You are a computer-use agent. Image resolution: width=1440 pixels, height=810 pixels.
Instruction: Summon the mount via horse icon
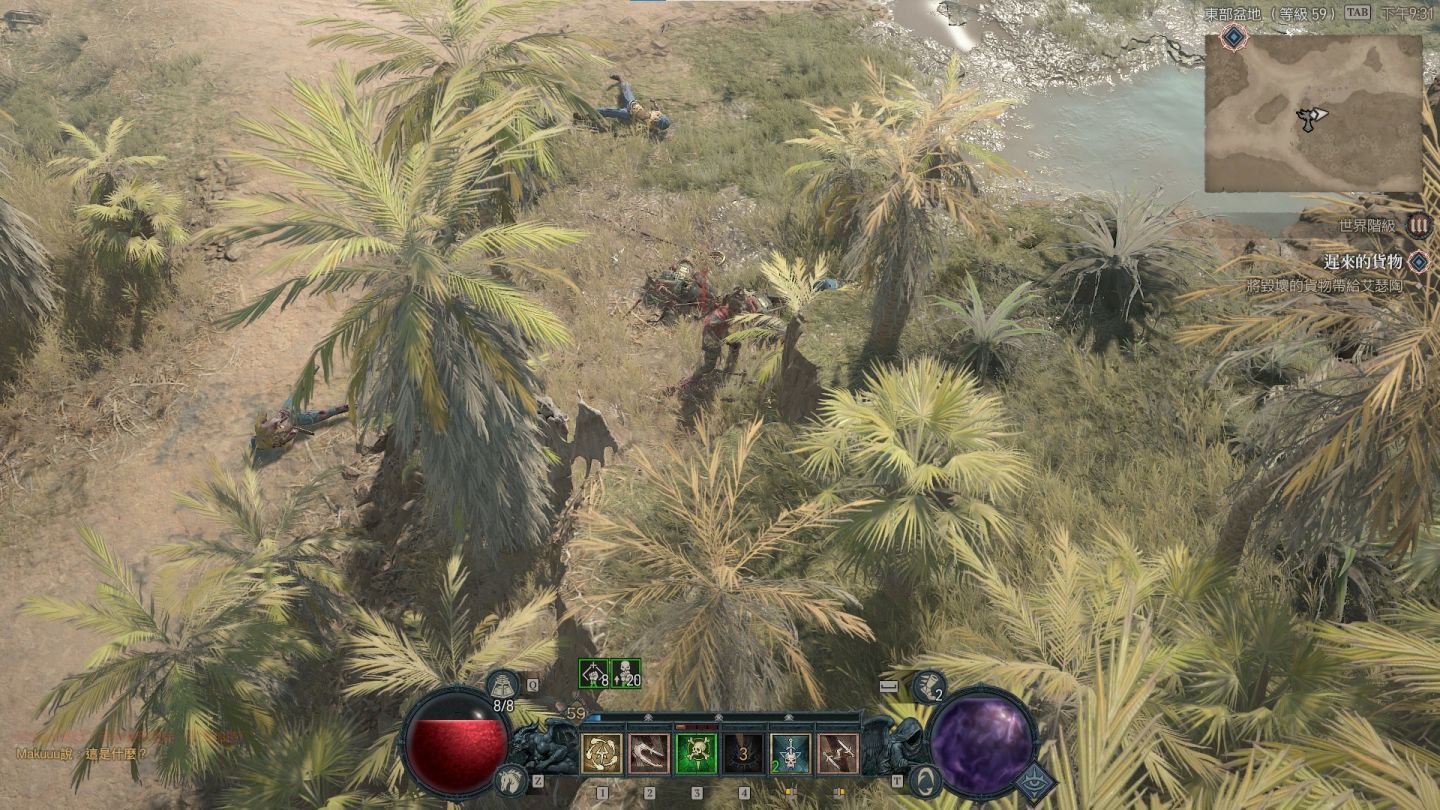pyautogui.click(x=509, y=778)
